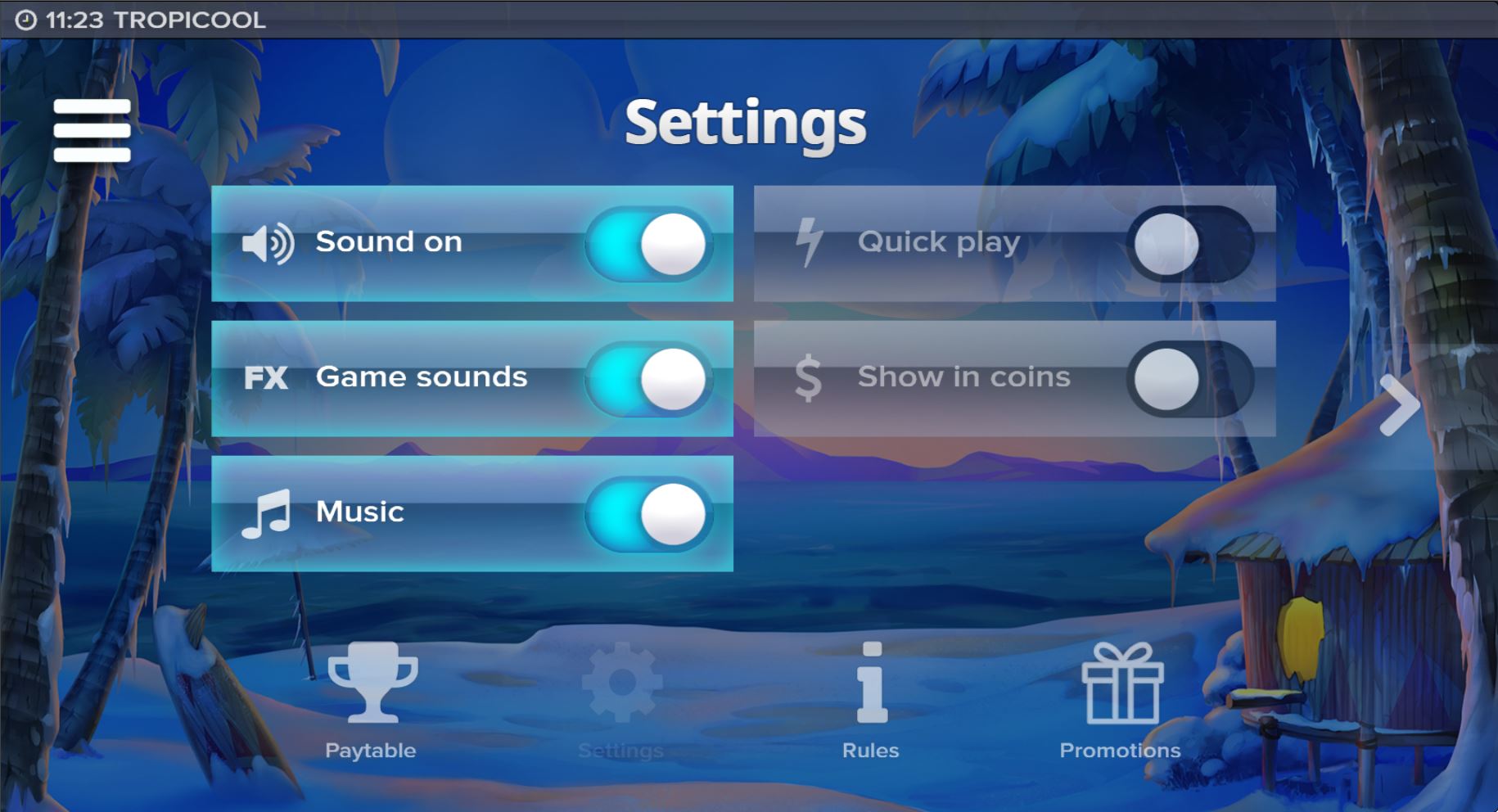Click the lightning bolt icon for Quick play
The width and height of the screenshot is (1498, 812).
807,242
